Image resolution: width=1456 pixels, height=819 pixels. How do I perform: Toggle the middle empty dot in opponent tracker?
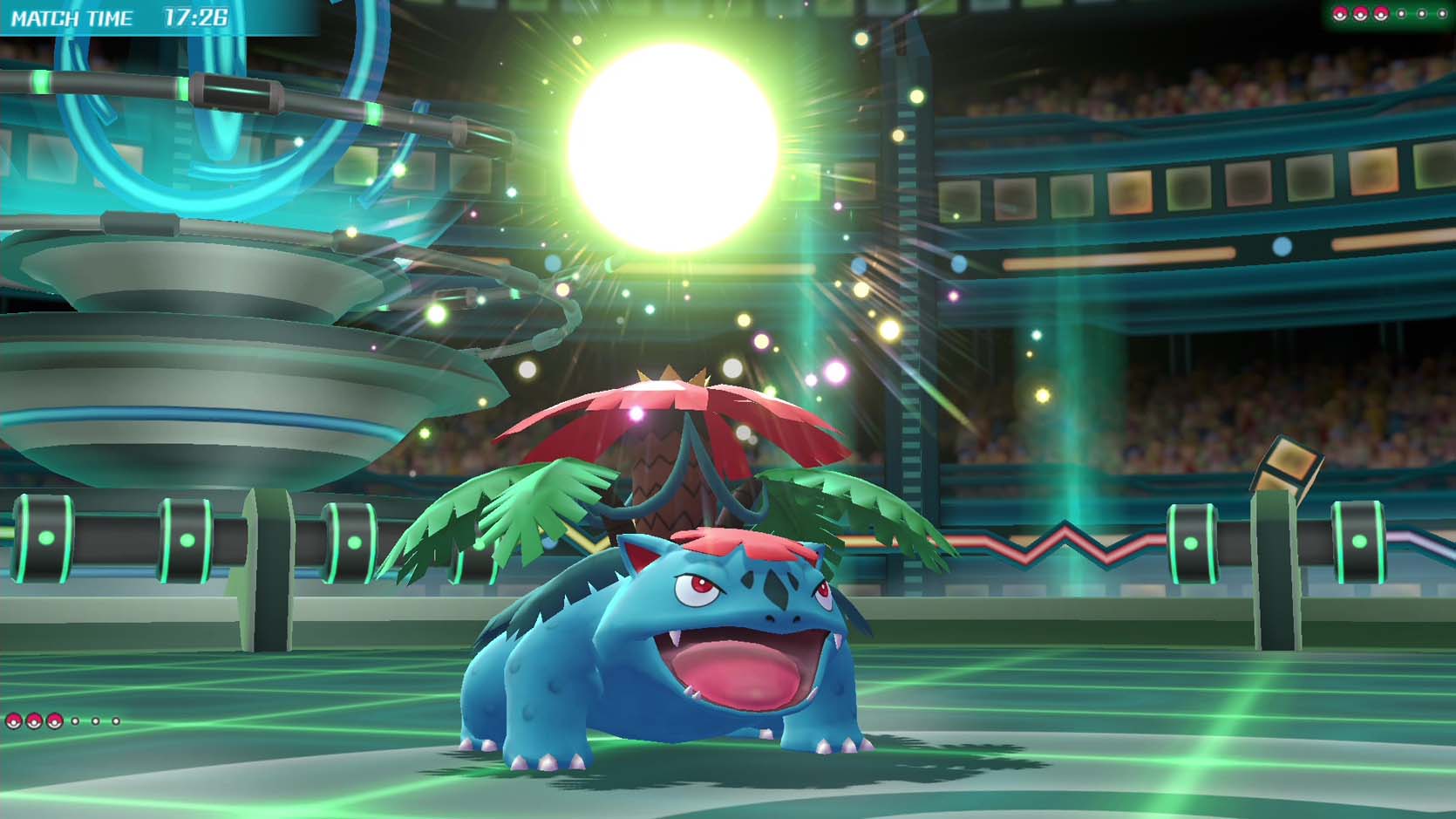[x=1422, y=14]
